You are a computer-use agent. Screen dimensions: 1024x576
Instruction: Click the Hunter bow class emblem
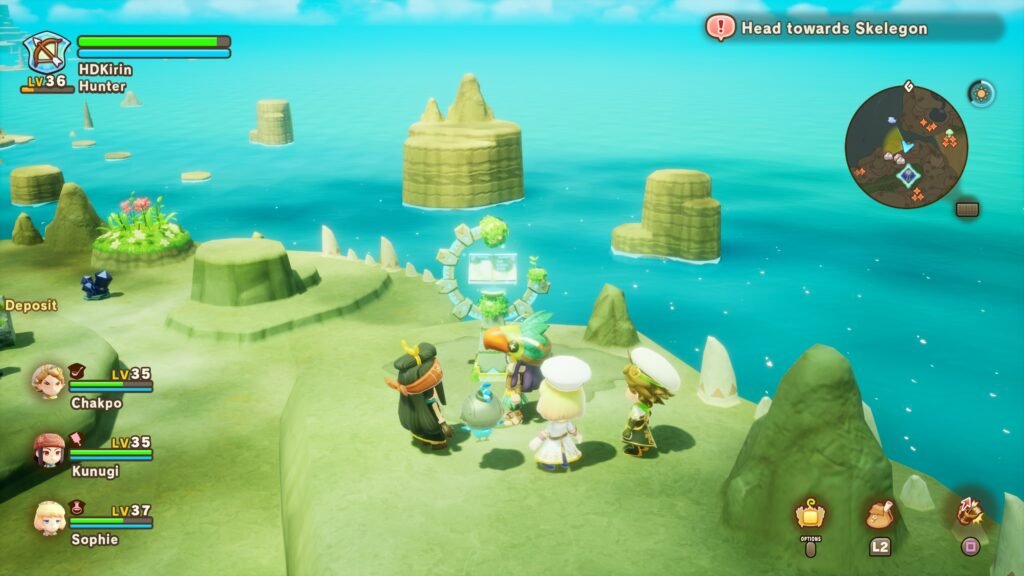(46, 52)
